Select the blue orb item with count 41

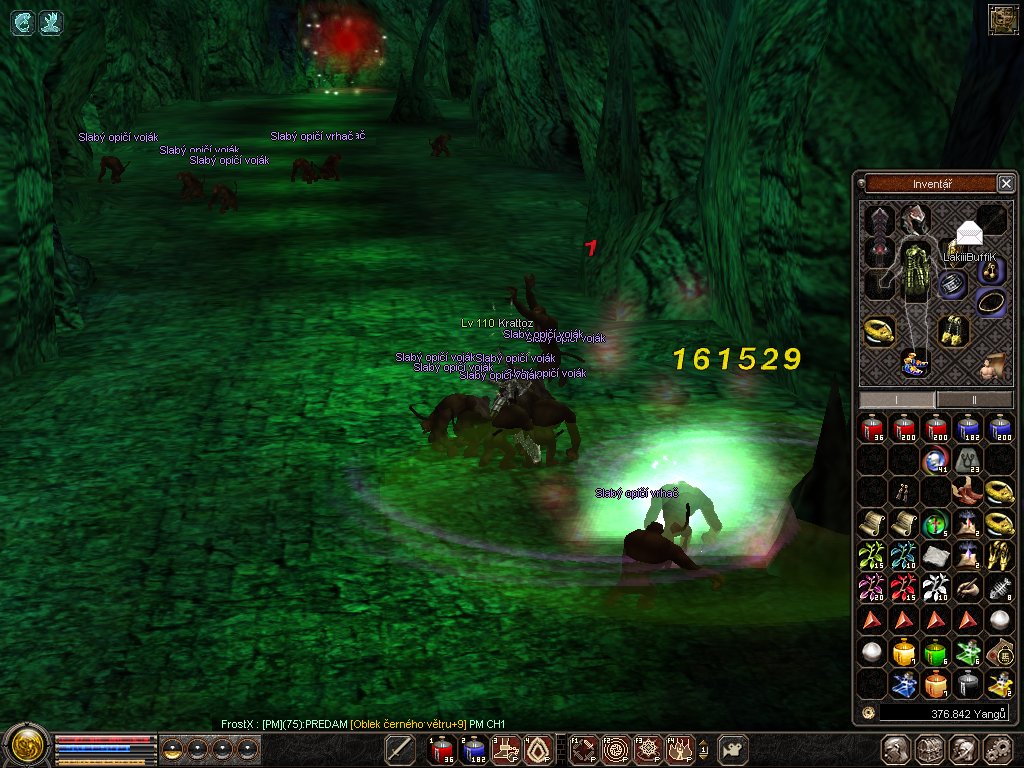tap(935, 459)
